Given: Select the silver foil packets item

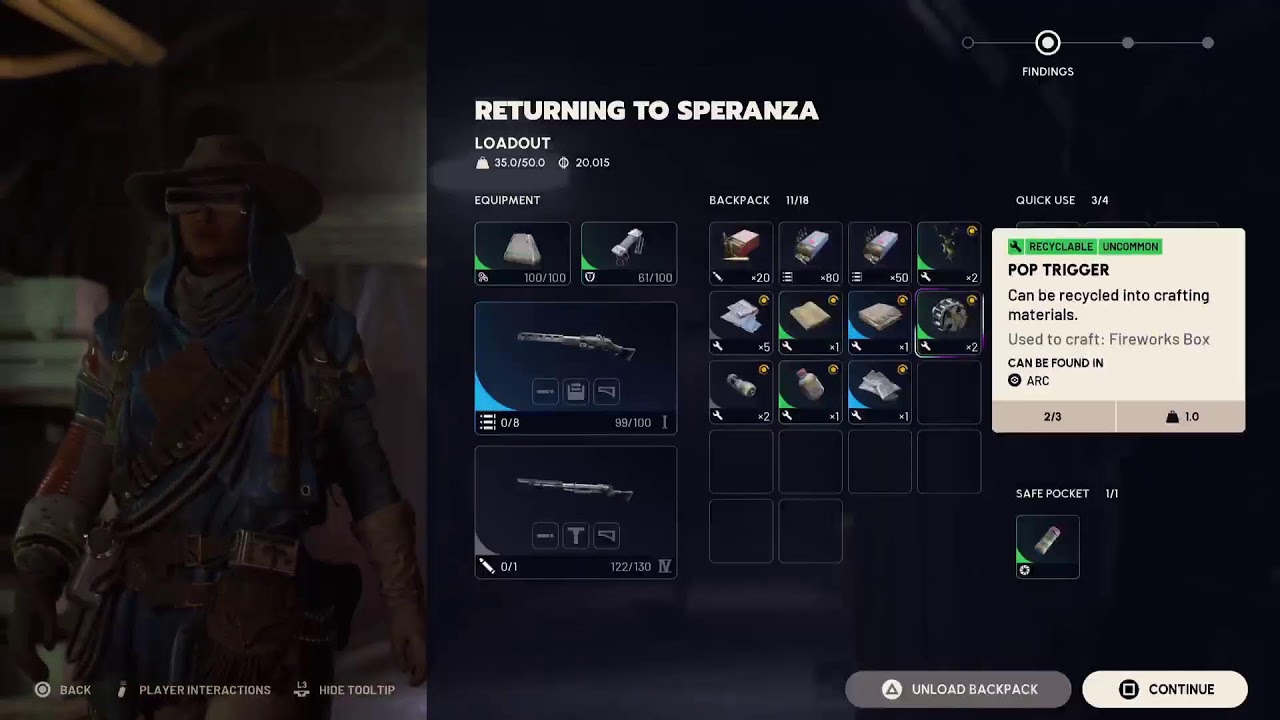Looking at the screenshot, I should pos(880,392).
